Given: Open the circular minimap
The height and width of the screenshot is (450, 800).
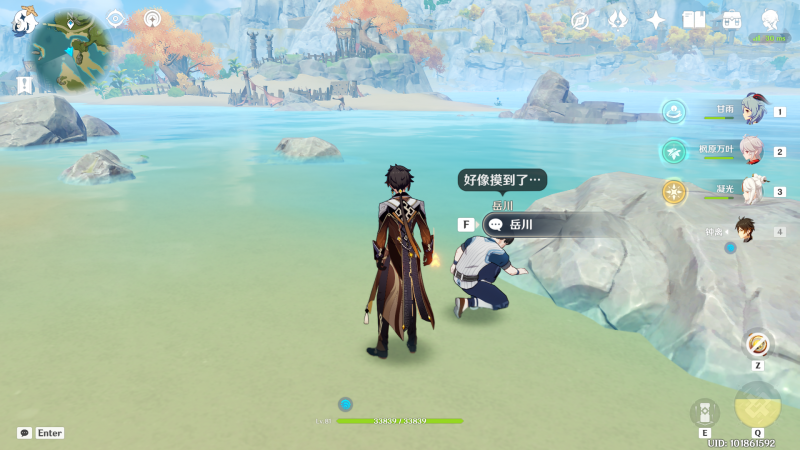Looking at the screenshot, I should click(69, 51).
